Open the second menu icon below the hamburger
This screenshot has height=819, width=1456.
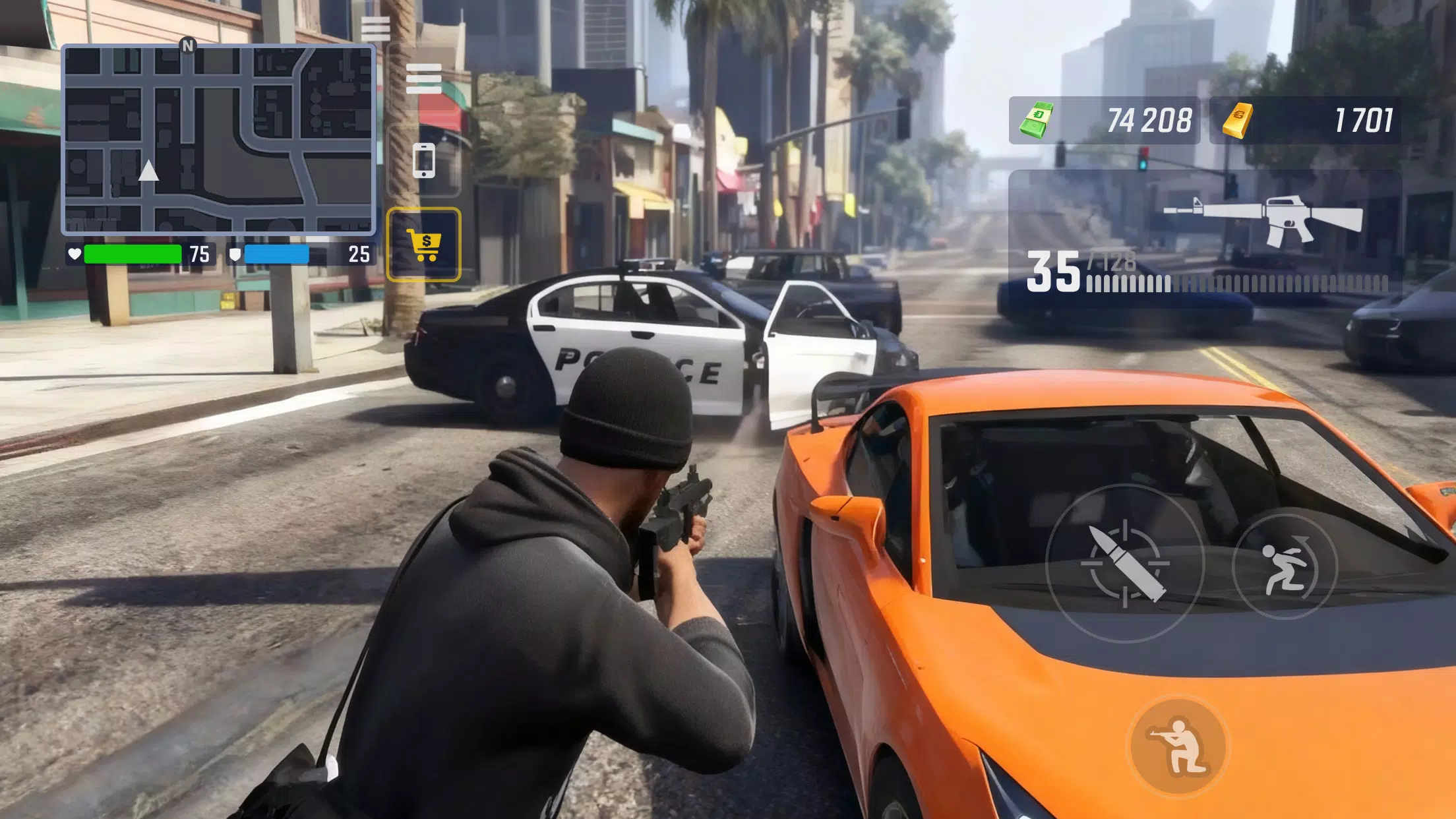point(425,80)
